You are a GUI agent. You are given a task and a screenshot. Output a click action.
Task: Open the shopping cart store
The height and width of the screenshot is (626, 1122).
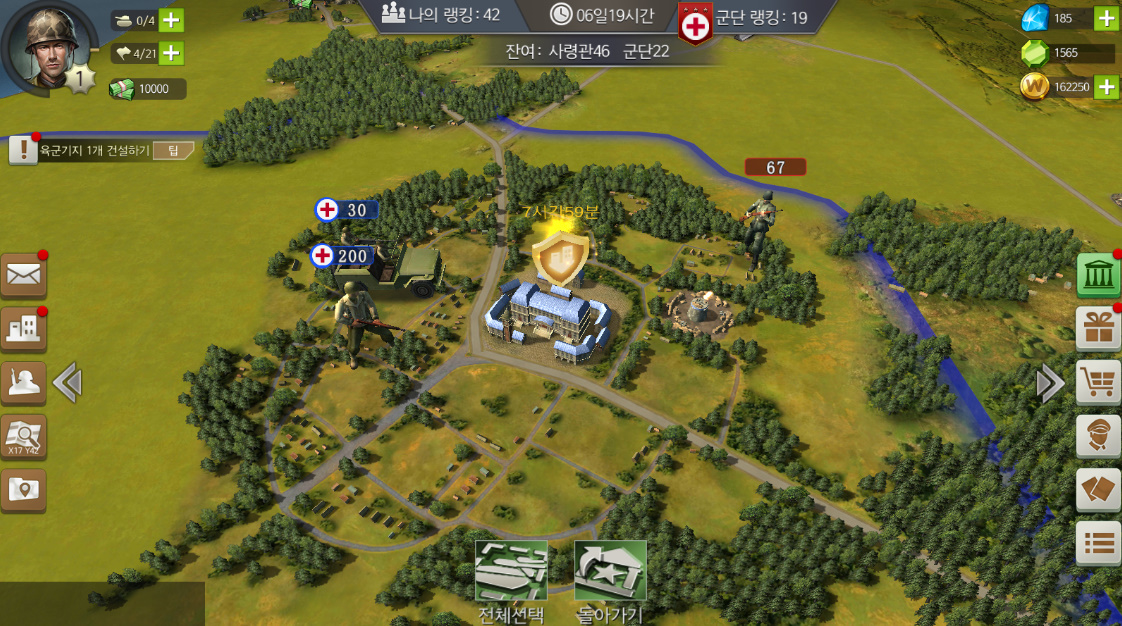(1098, 382)
